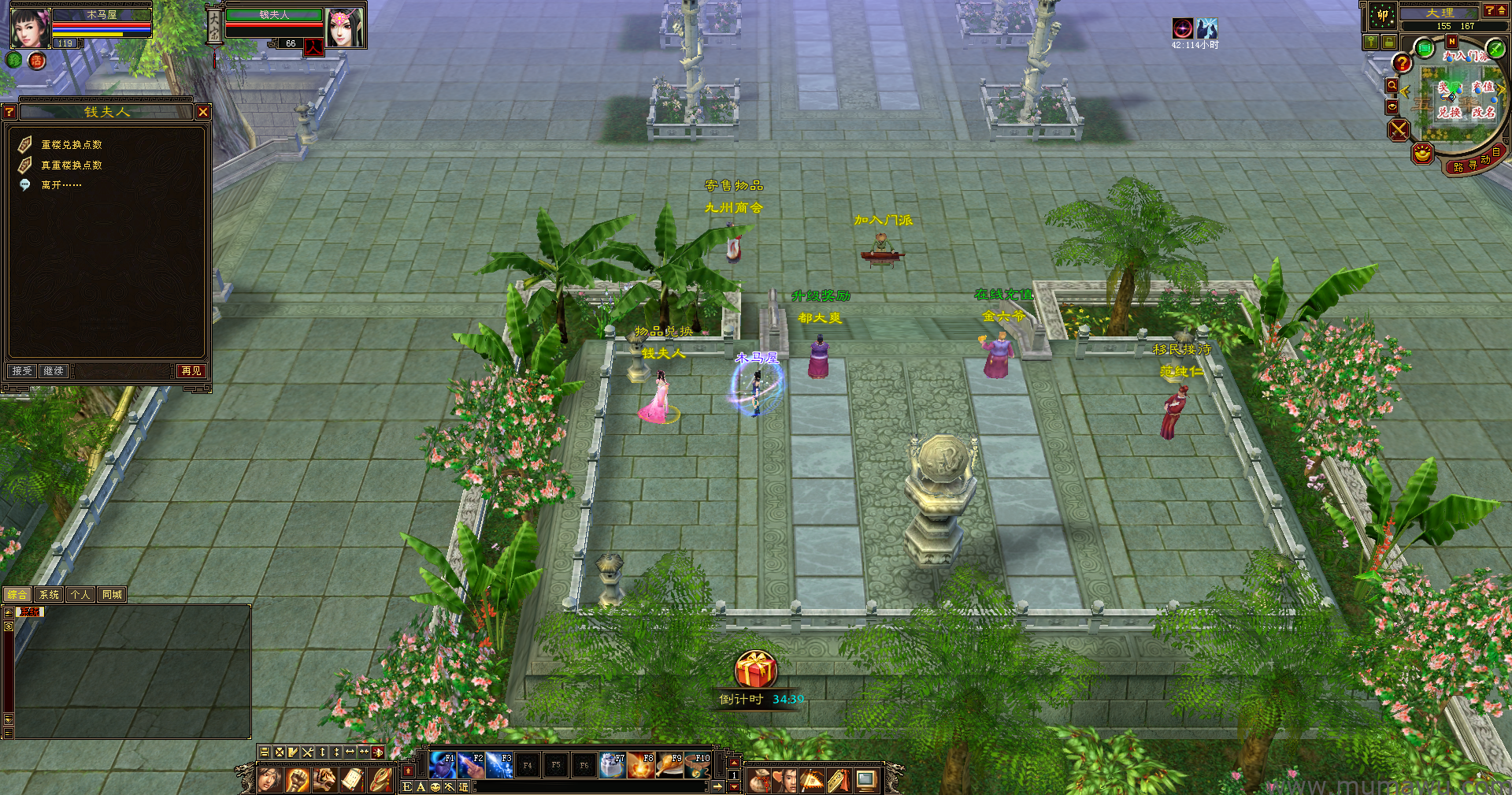Use the F9 roast chicken leg item
The width and height of the screenshot is (1512, 795).
(669, 765)
